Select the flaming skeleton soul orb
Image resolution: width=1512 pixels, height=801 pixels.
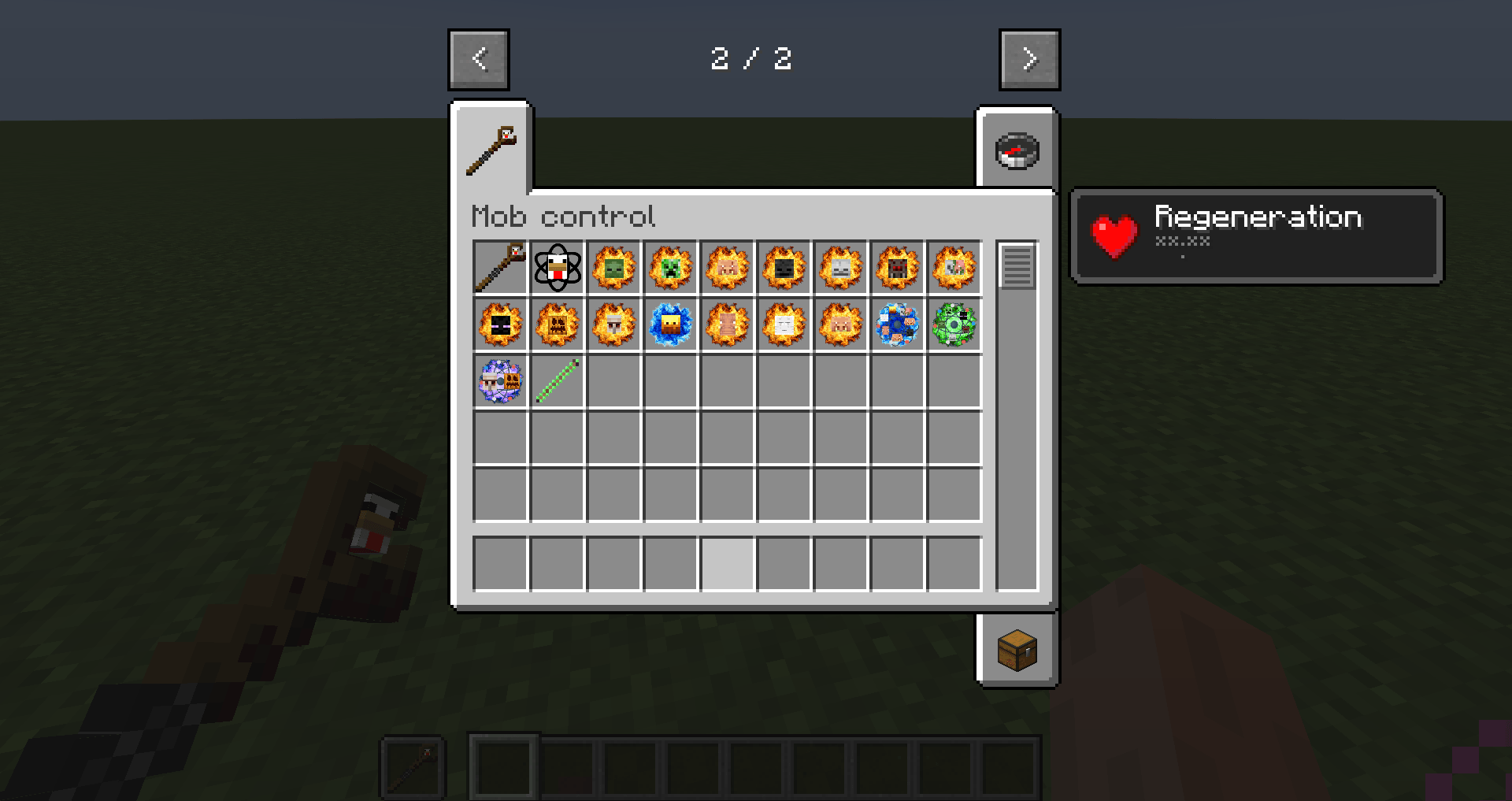(840, 268)
